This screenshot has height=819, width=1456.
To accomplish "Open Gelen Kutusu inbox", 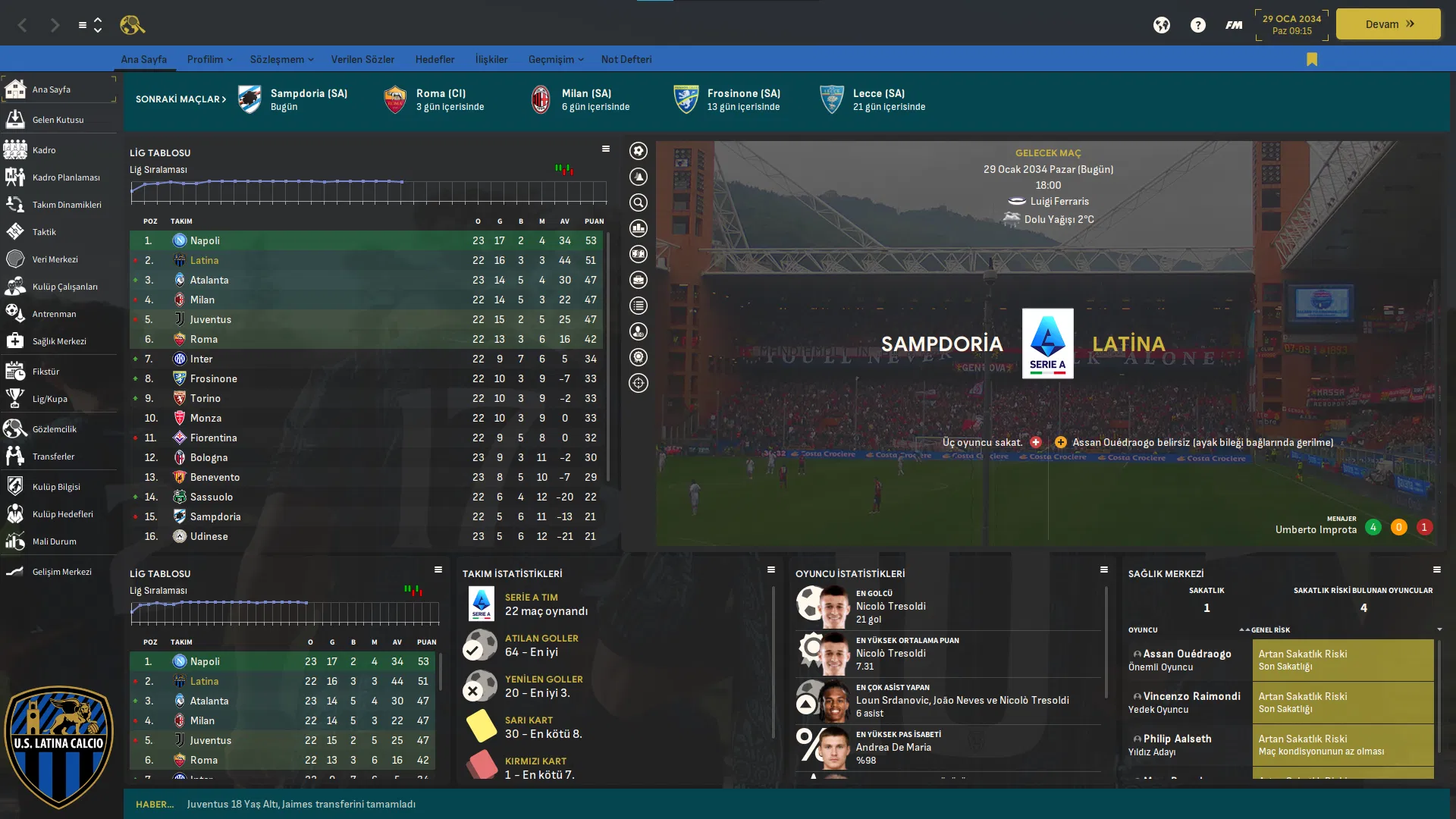I will pyautogui.click(x=58, y=120).
